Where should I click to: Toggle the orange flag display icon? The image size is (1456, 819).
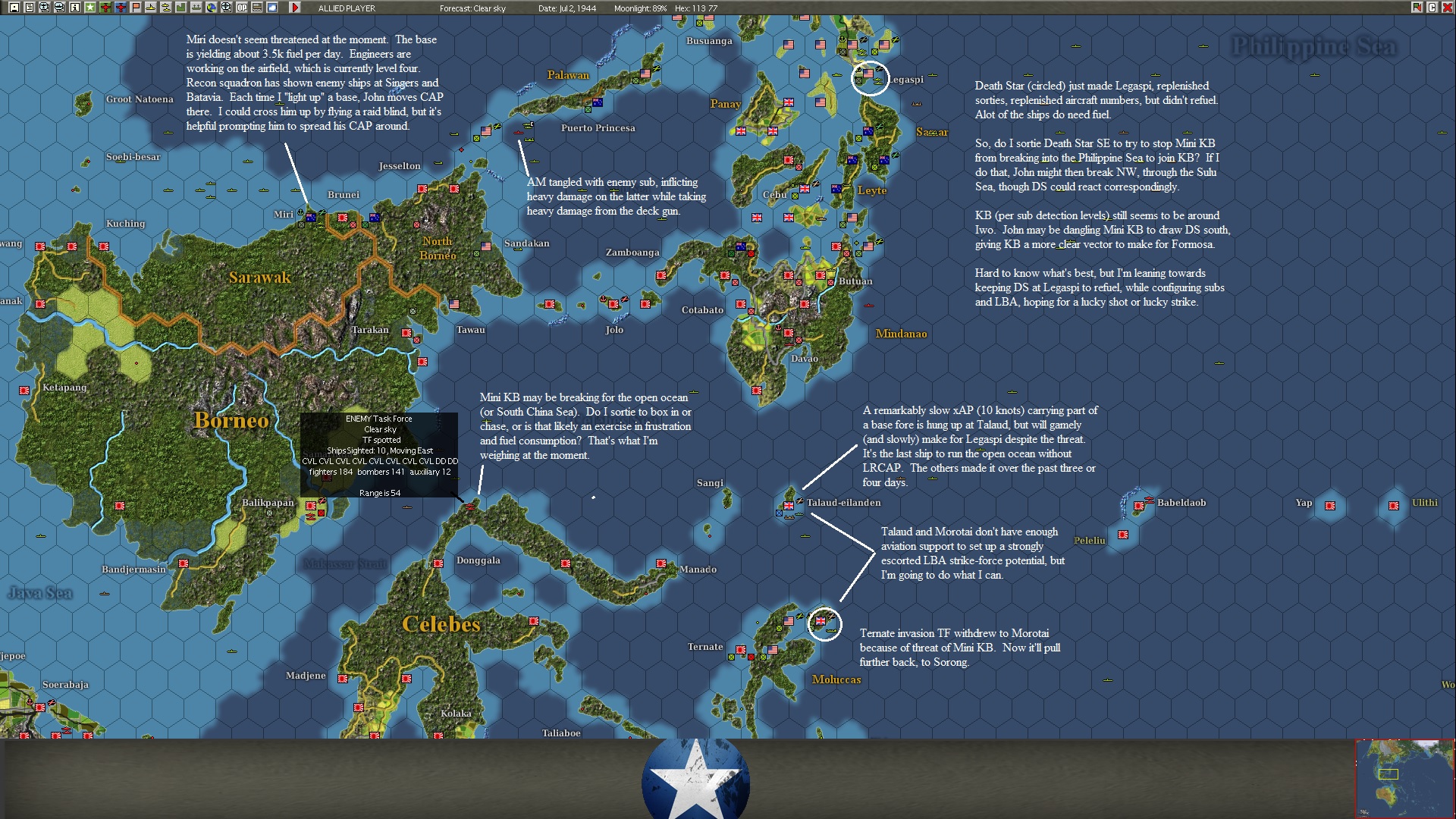pyautogui.click(x=134, y=8)
